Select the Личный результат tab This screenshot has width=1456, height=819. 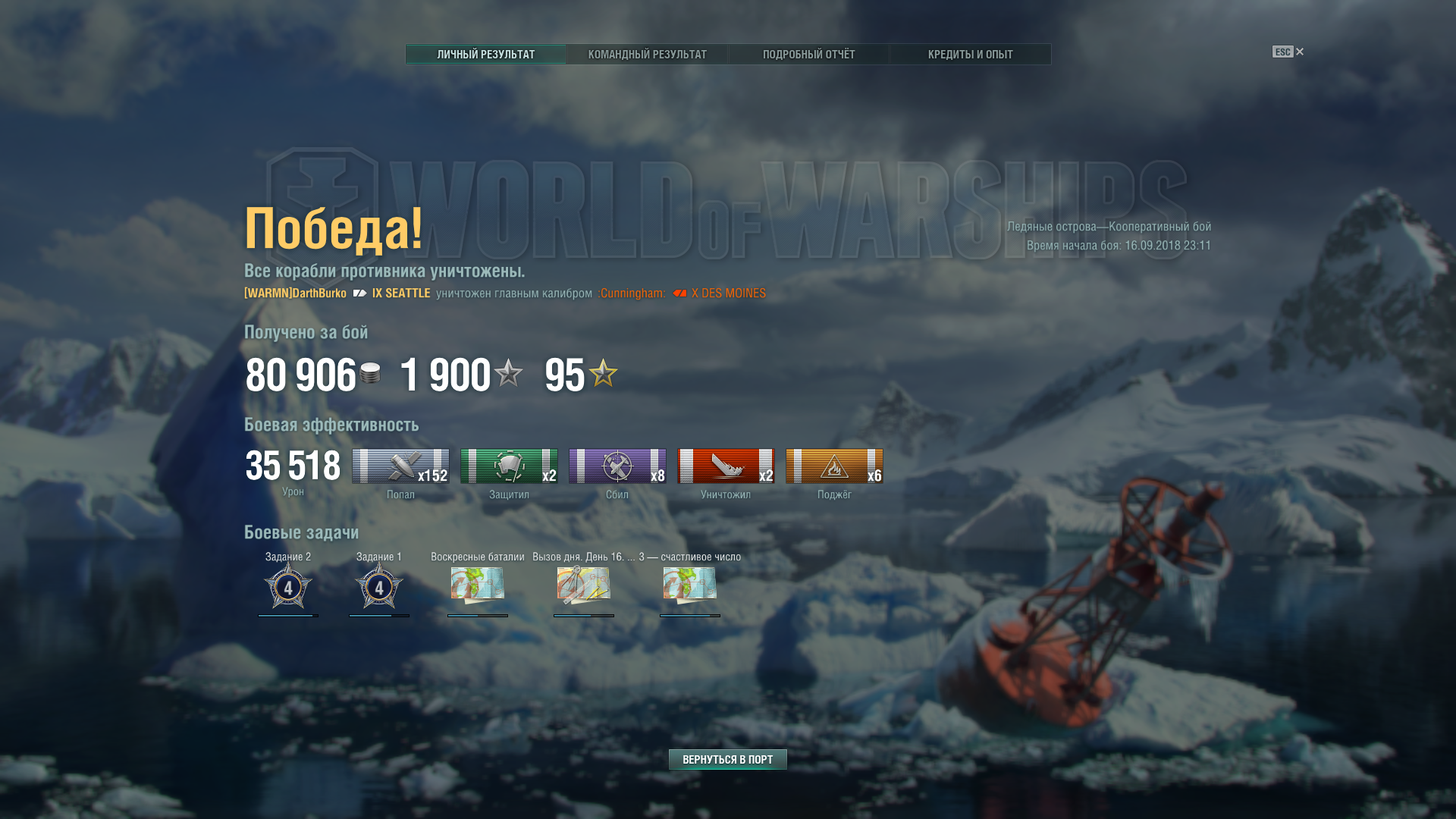485,55
